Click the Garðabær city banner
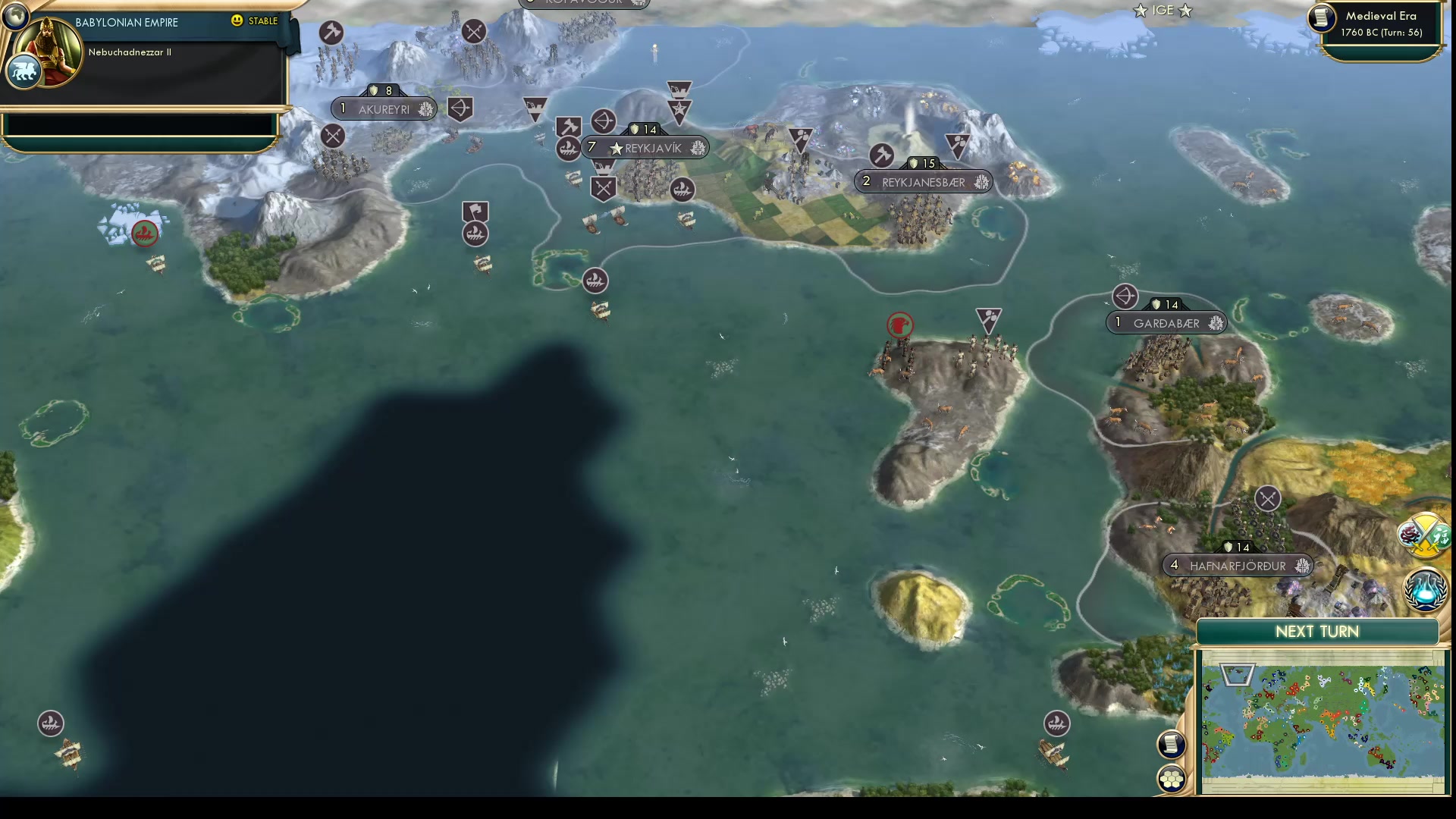 1166,322
